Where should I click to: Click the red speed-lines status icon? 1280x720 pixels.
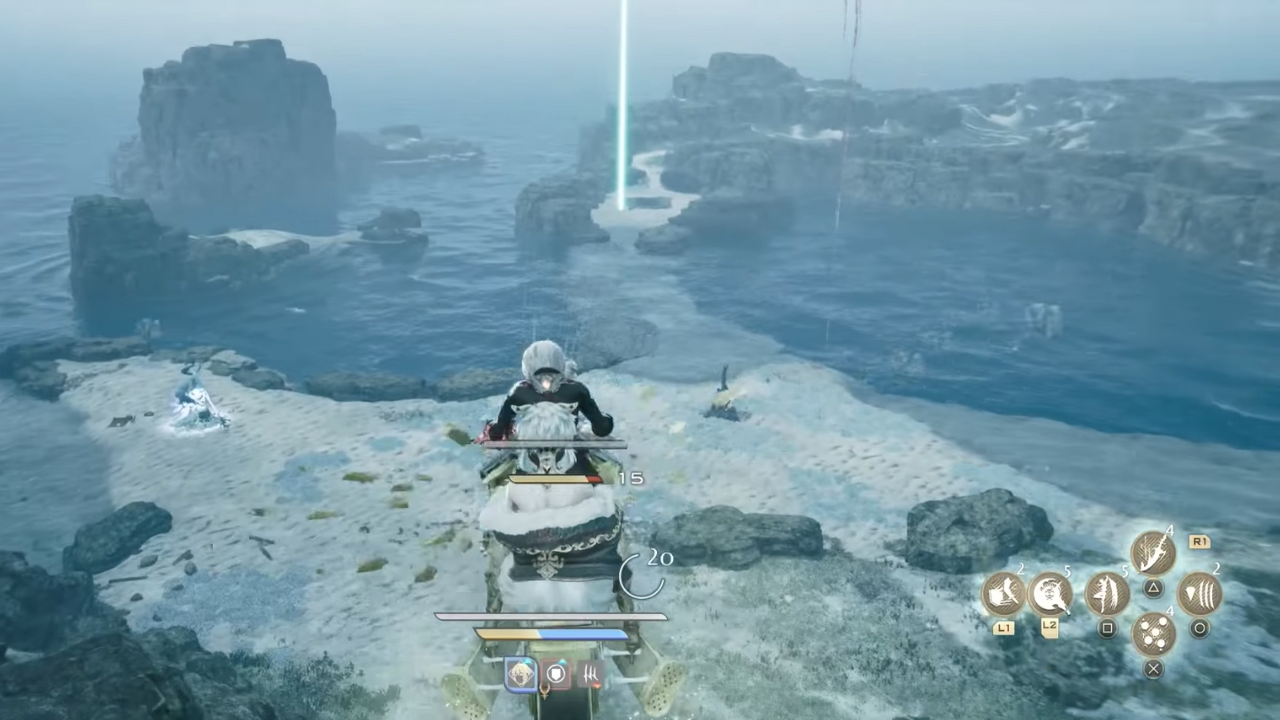pyautogui.click(x=590, y=671)
